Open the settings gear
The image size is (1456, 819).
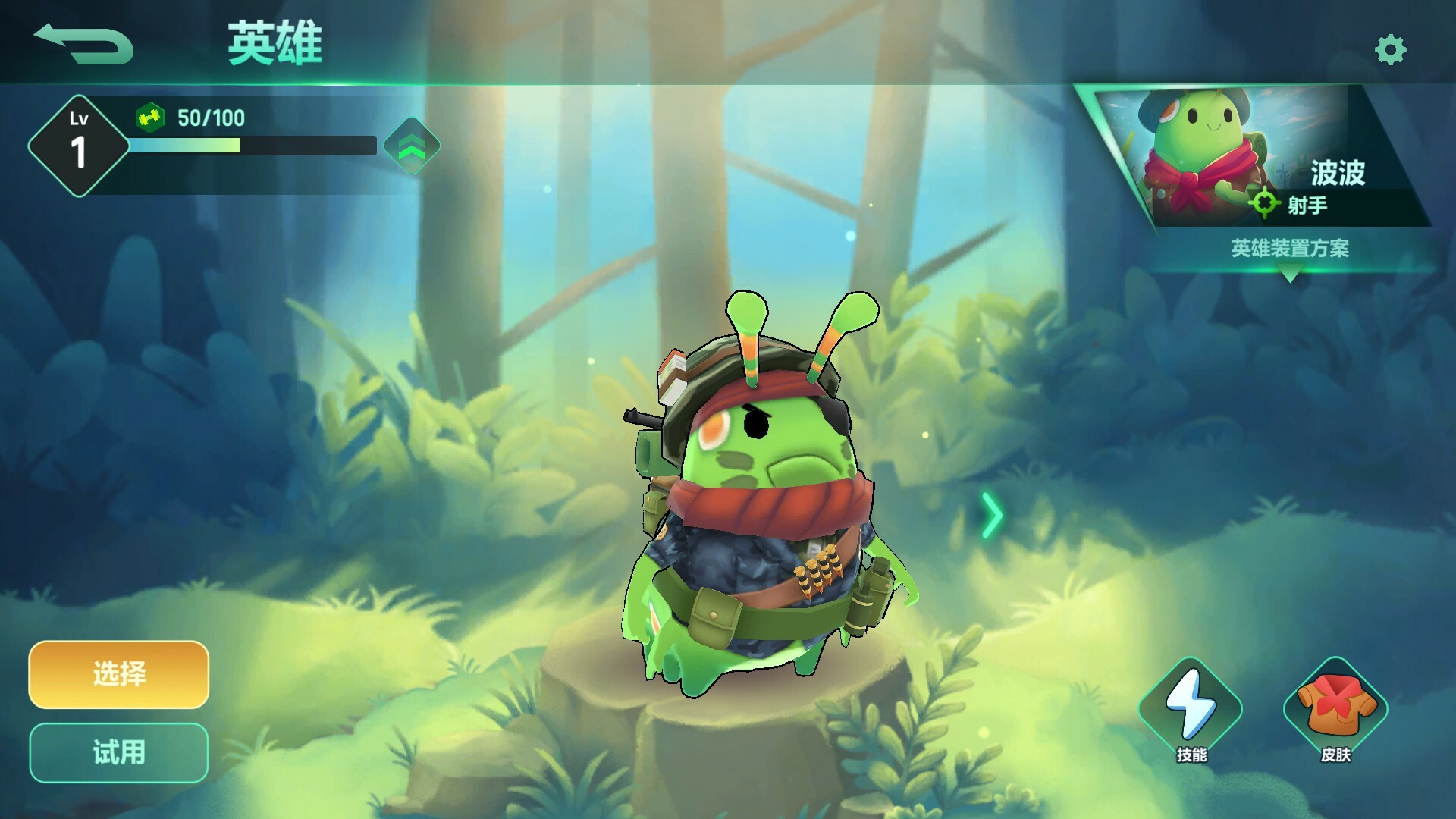[x=1390, y=47]
